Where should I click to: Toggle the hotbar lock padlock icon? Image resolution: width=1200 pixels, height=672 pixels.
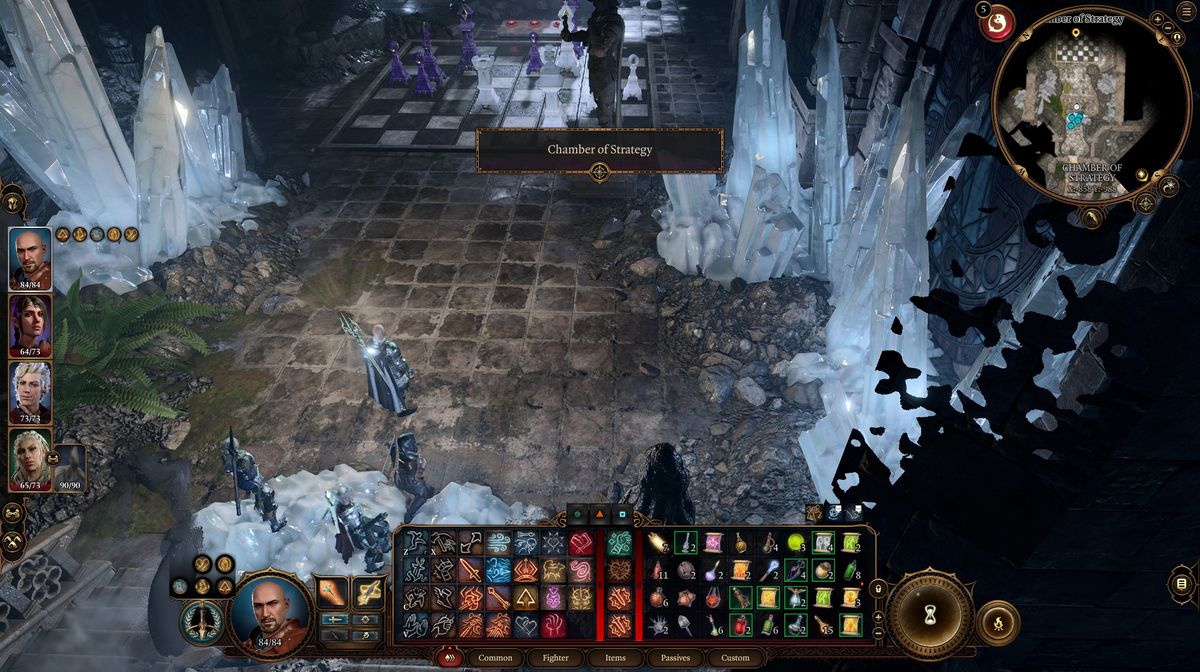coord(879,590)
